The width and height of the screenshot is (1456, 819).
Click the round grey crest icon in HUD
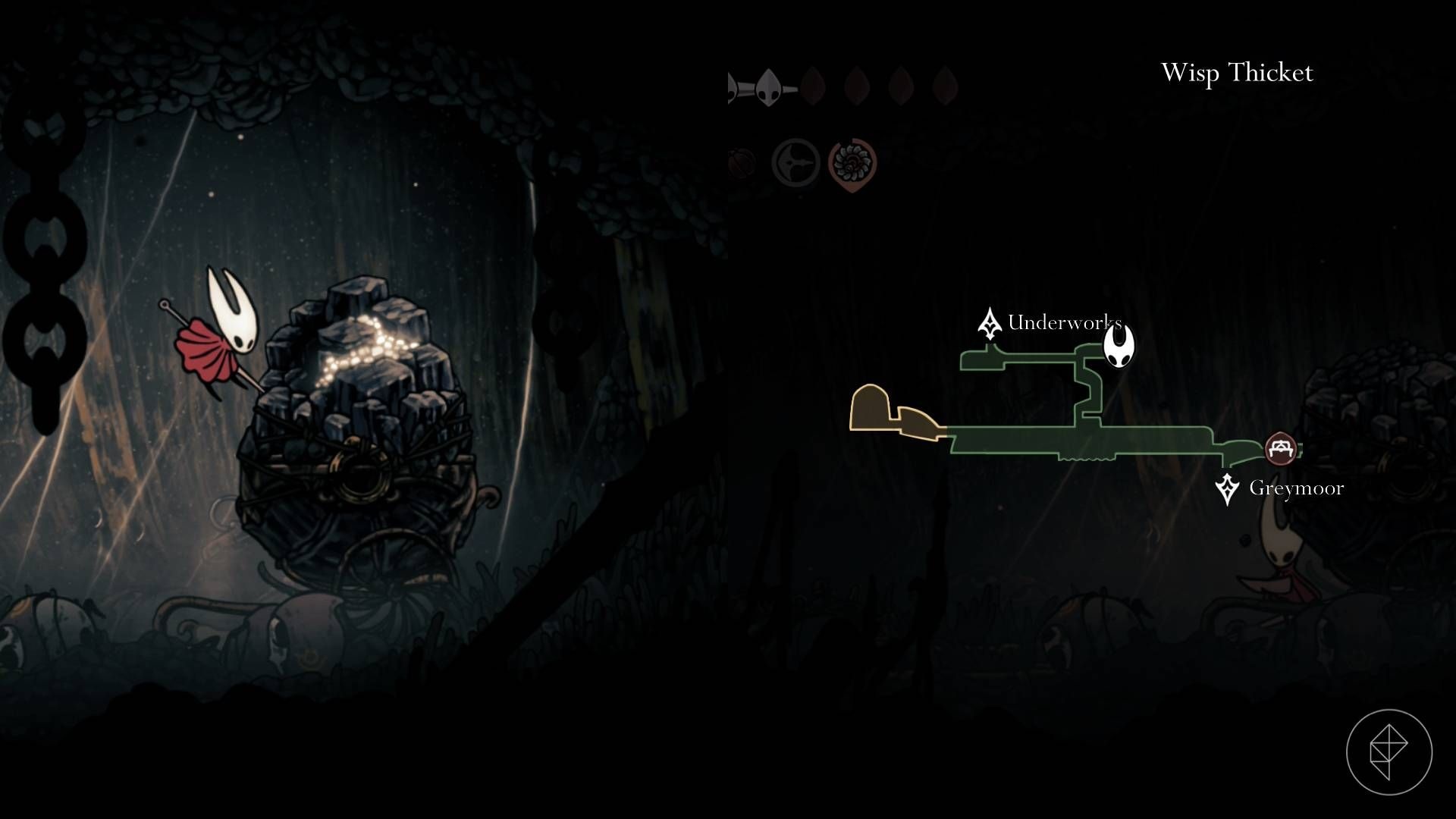[795, 162]
